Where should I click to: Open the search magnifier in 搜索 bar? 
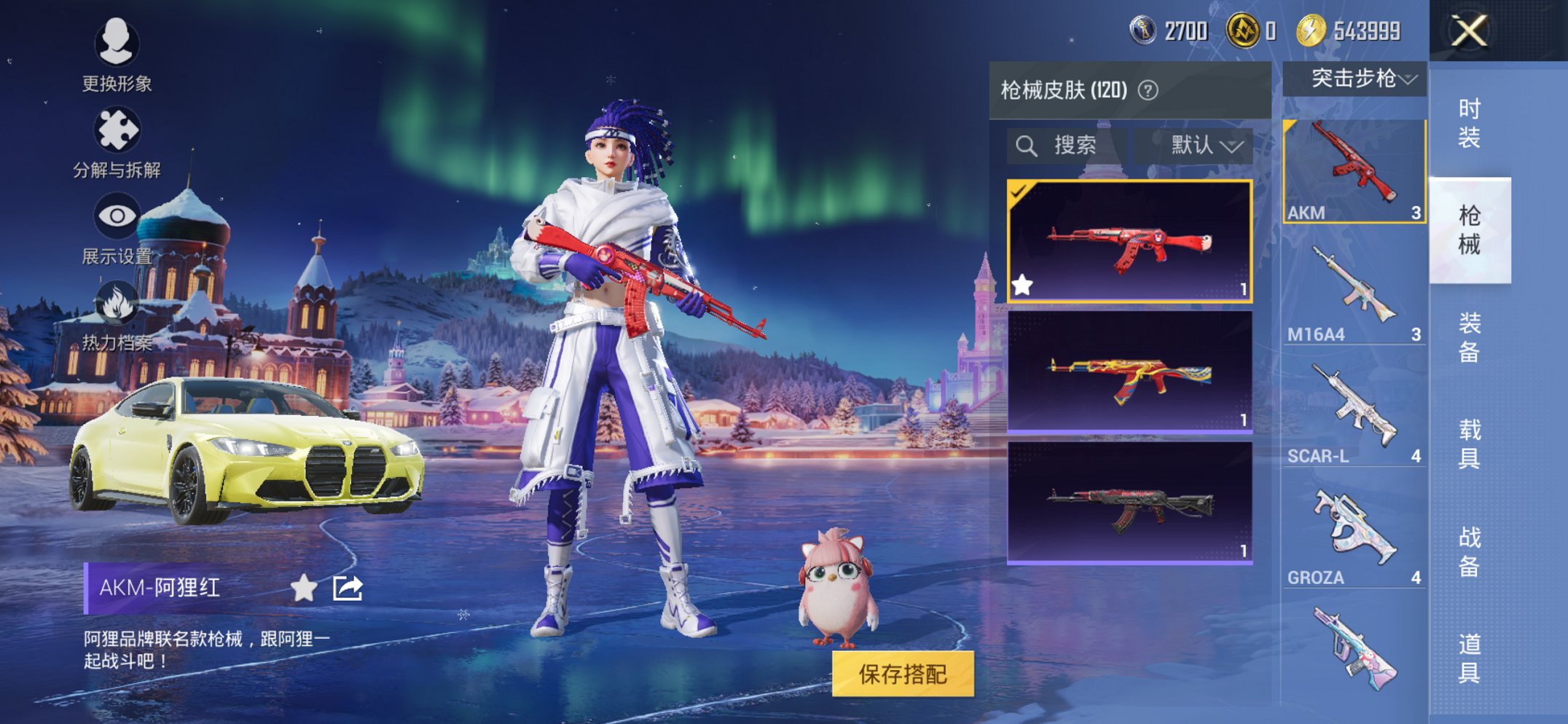pos(1029,143)
